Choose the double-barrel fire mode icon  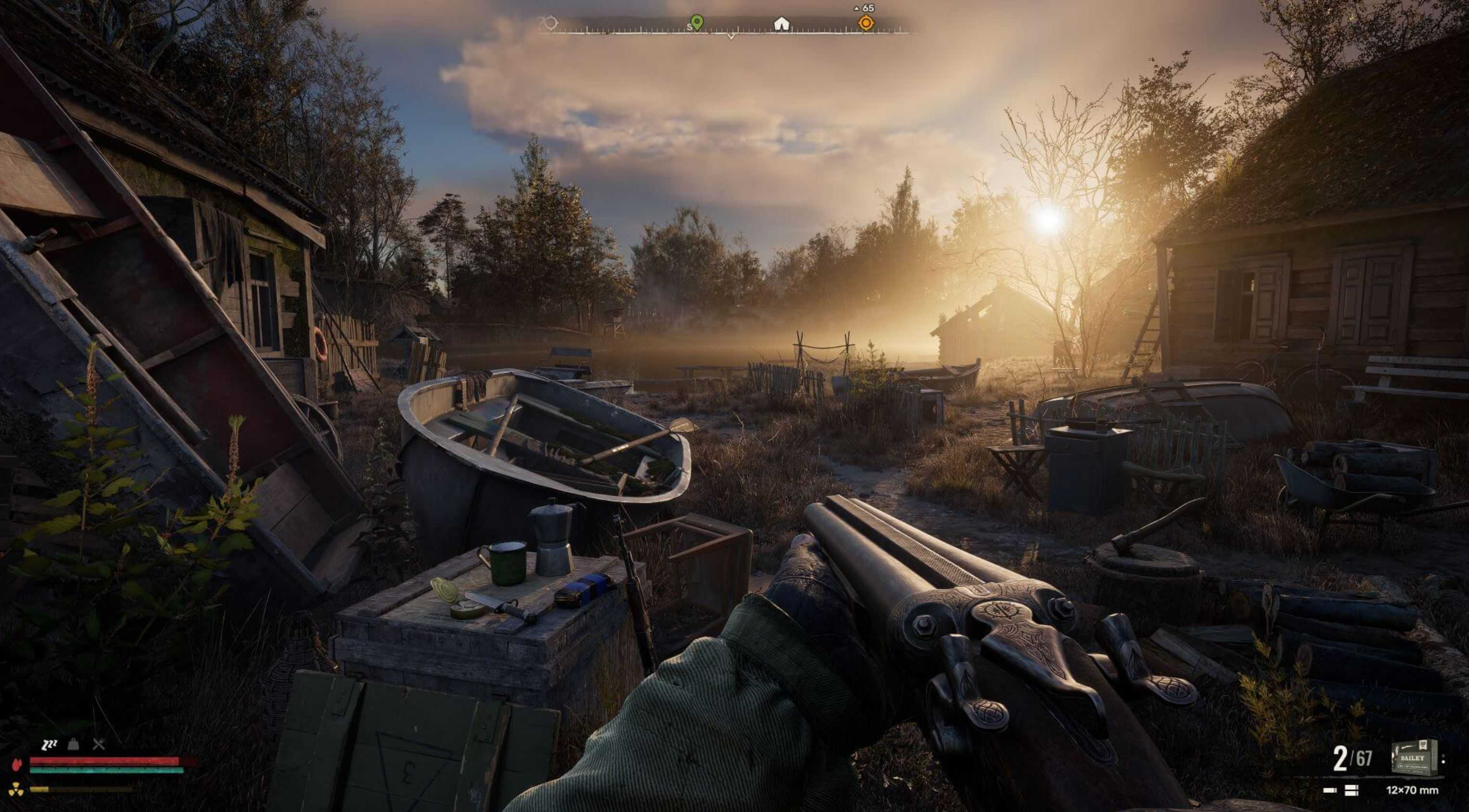tap(1351, 790)
